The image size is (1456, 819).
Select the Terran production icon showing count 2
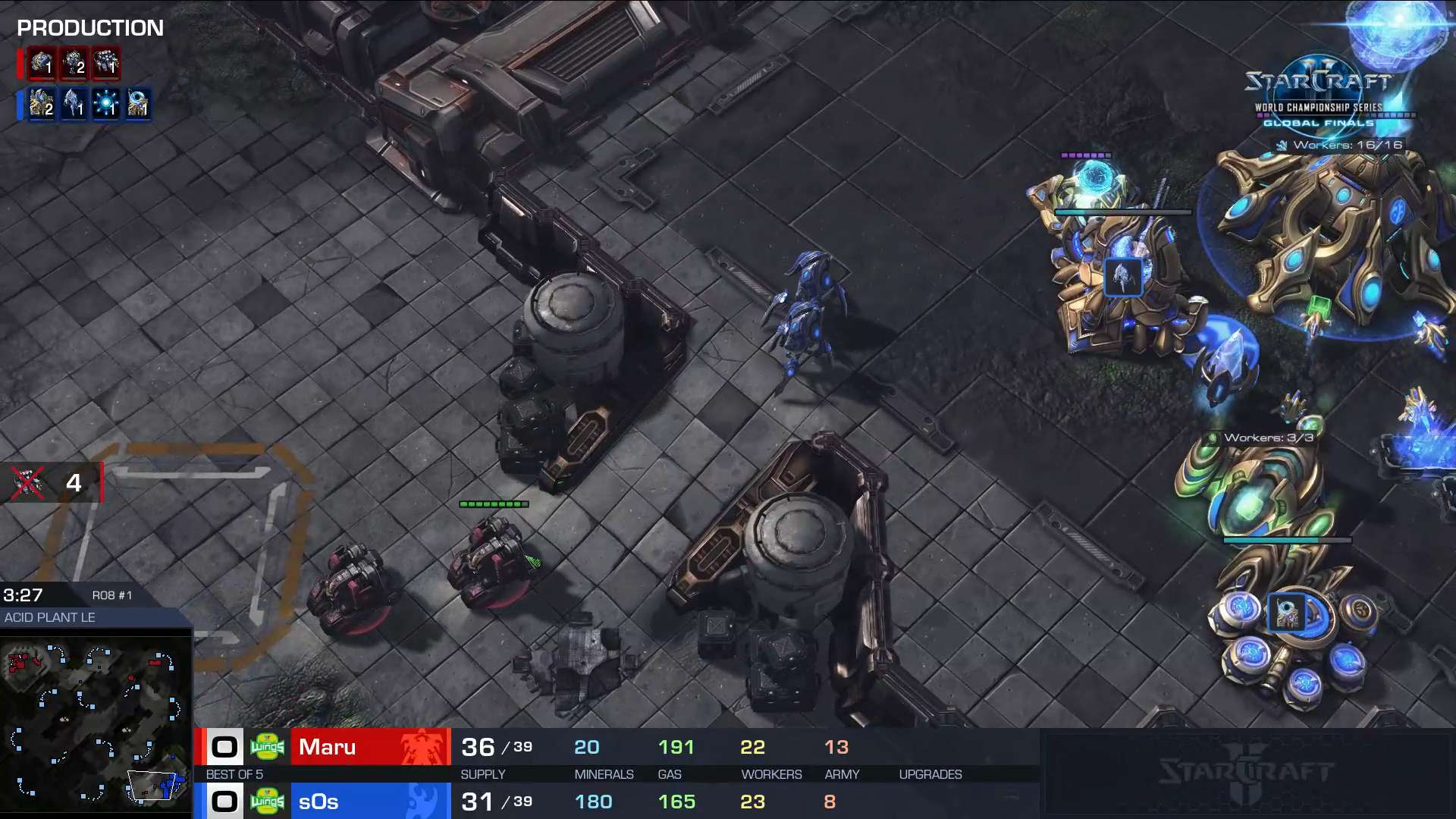pos(74,64)
